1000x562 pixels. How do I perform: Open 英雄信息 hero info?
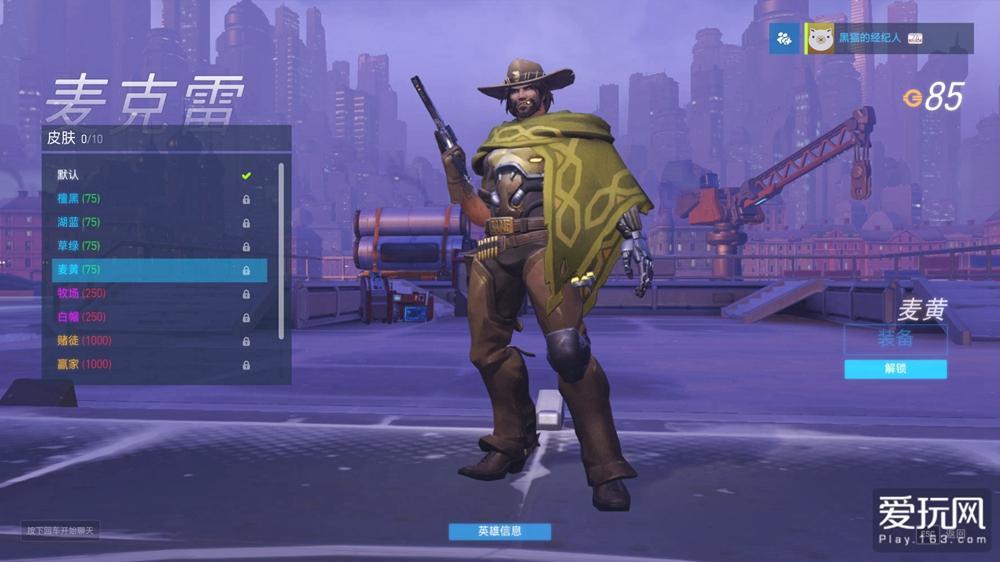tap(499, 531)
